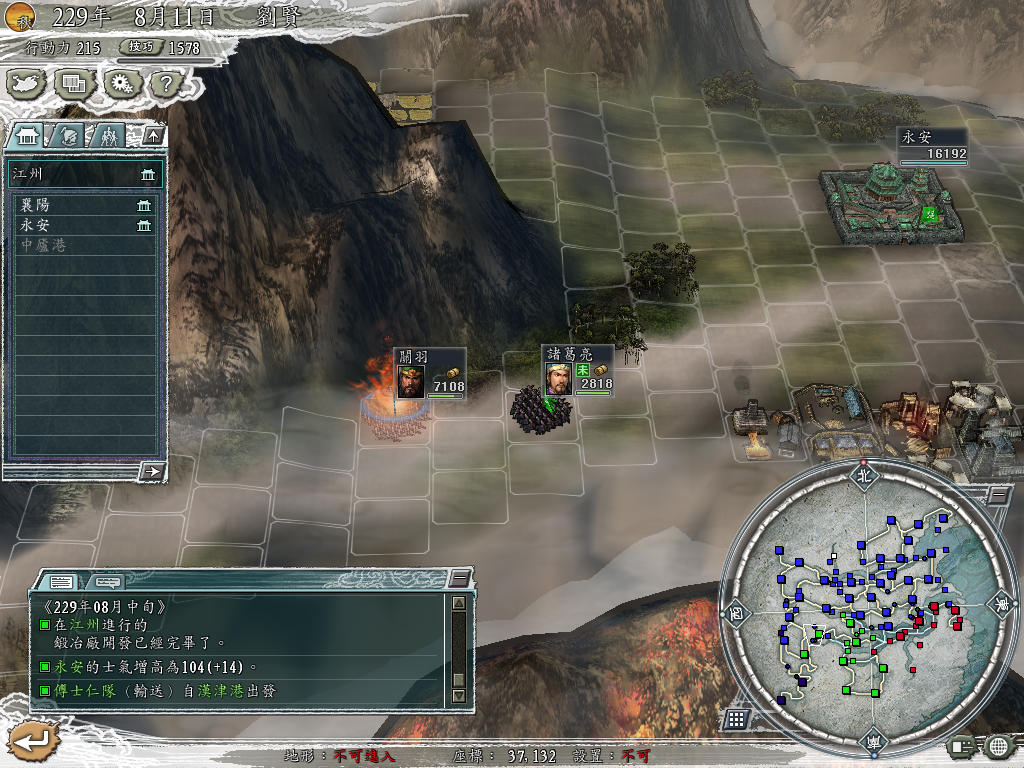This screenshot has width=1024, height=768.
Task: Minimize the minimap panel
Action: [998, 494]
